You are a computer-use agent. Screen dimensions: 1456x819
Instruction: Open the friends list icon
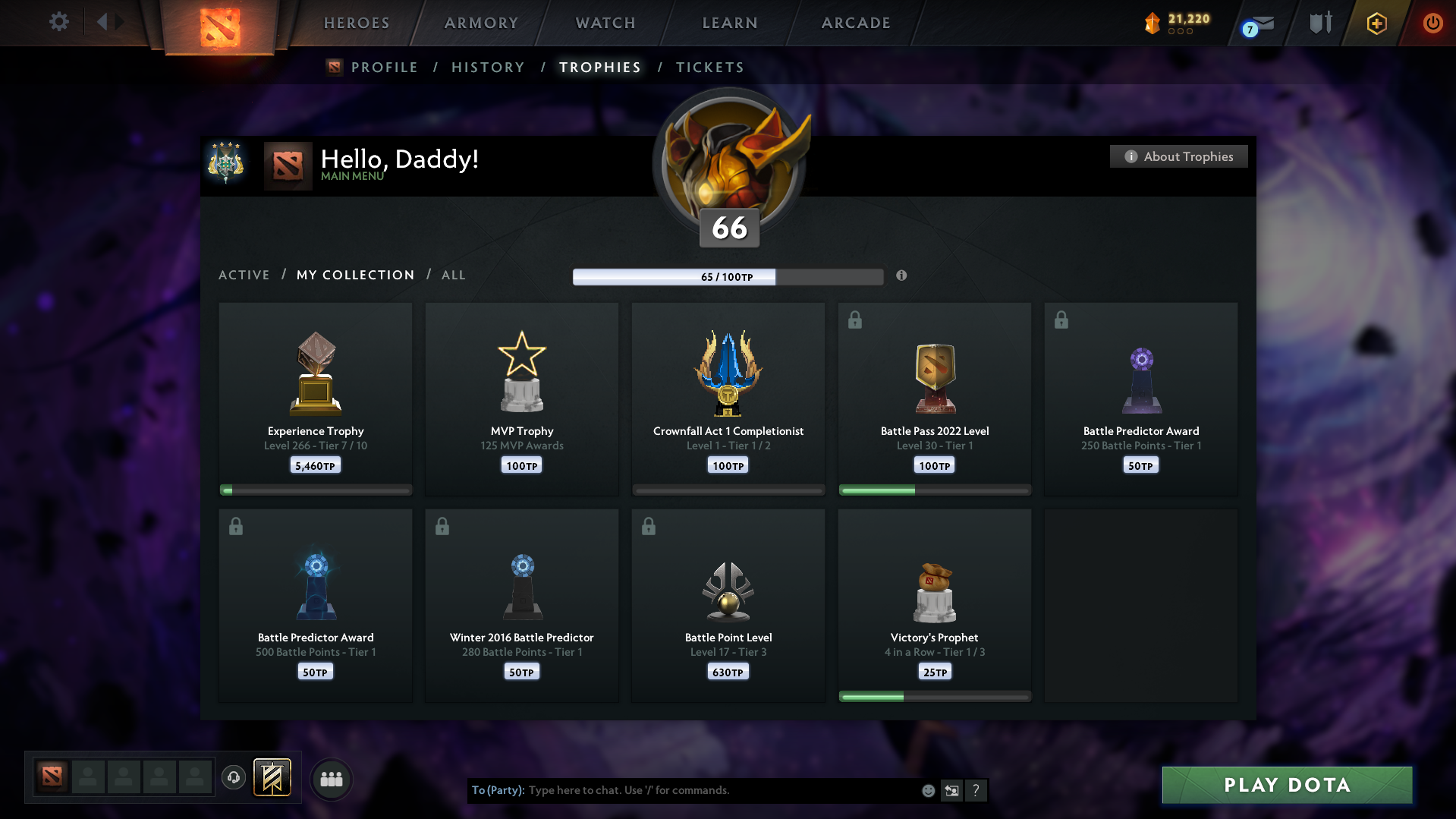click(331, 779)
